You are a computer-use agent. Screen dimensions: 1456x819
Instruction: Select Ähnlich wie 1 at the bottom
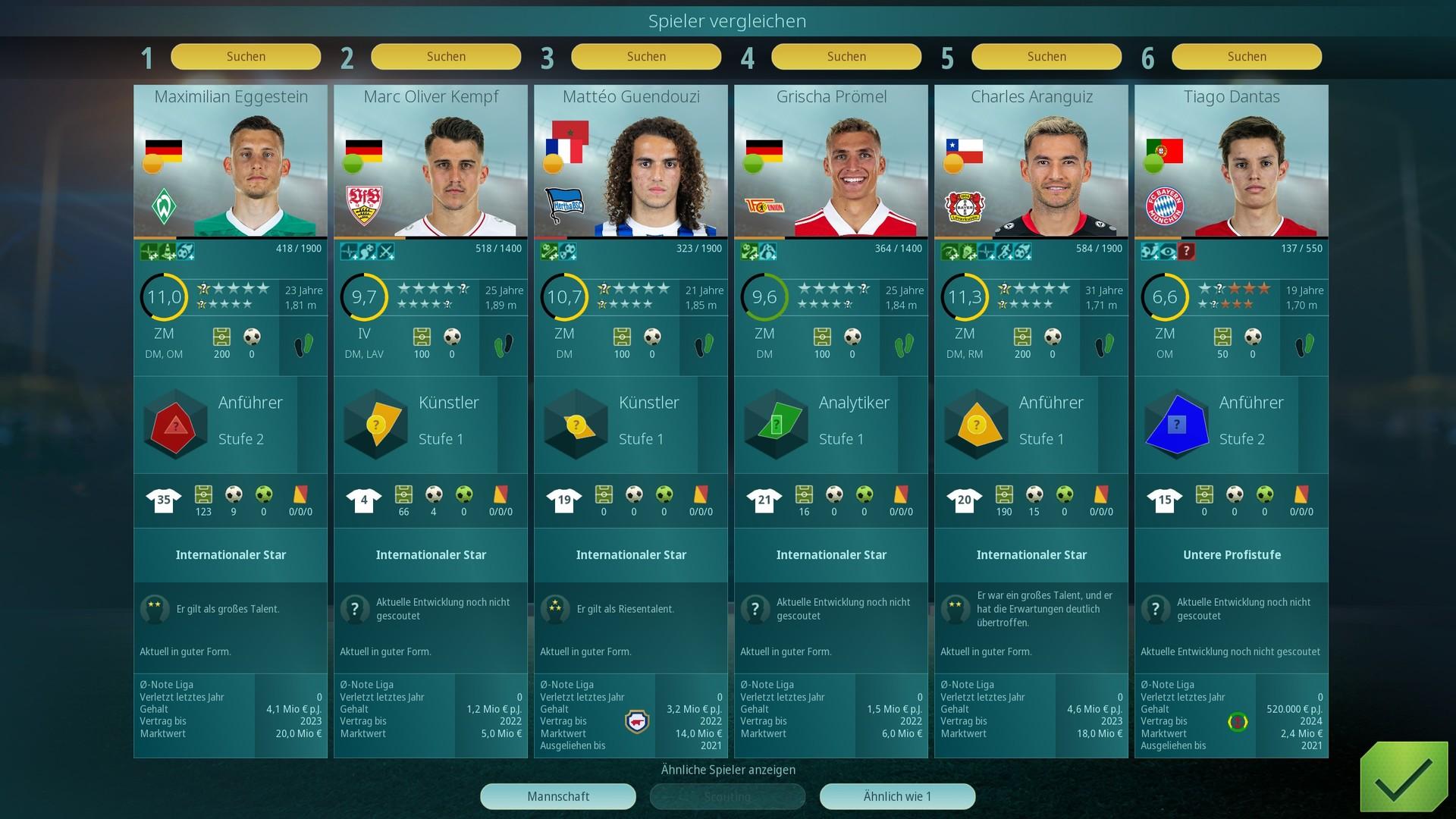tap(897, 796)
